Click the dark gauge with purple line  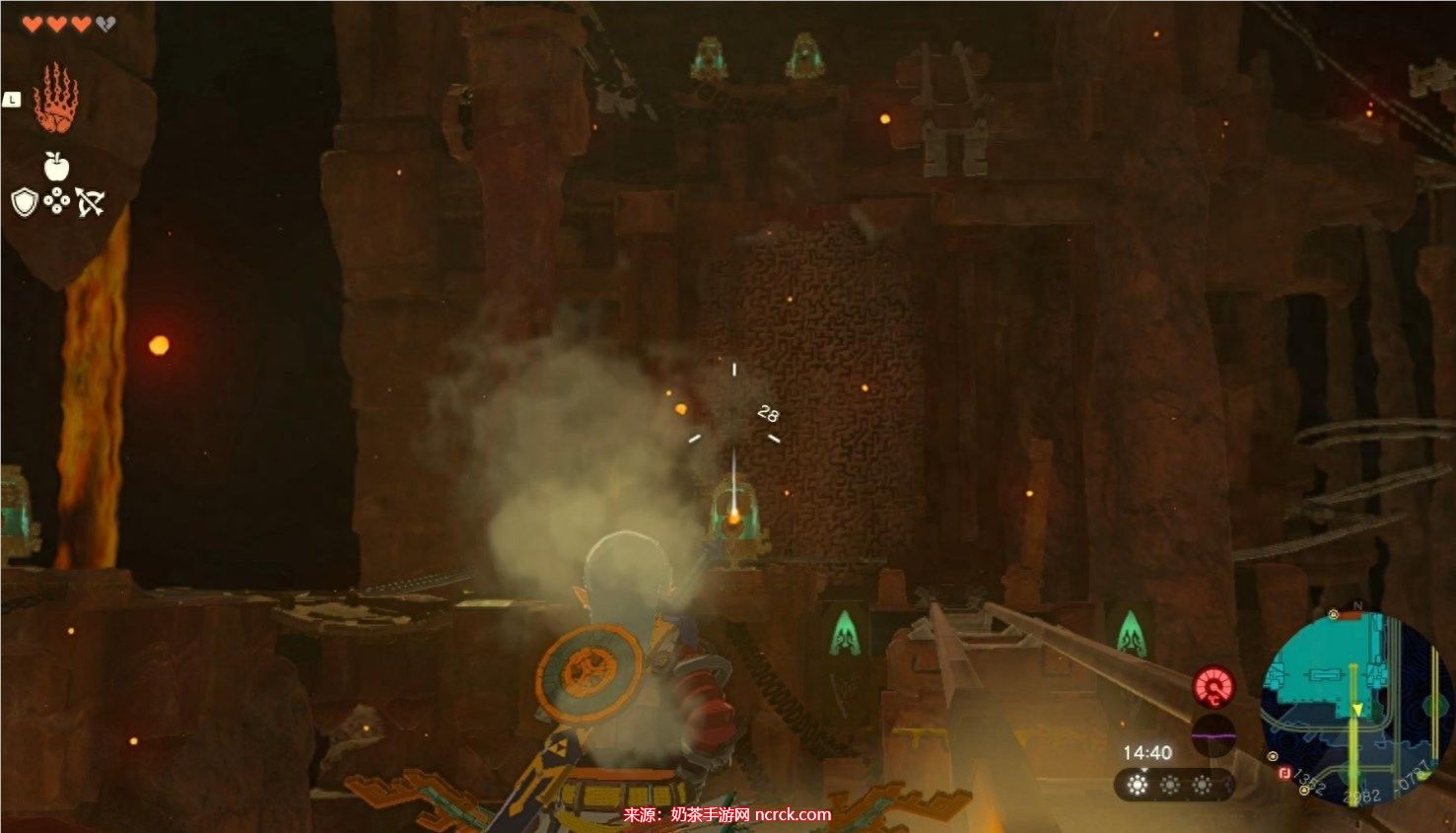1213,735
